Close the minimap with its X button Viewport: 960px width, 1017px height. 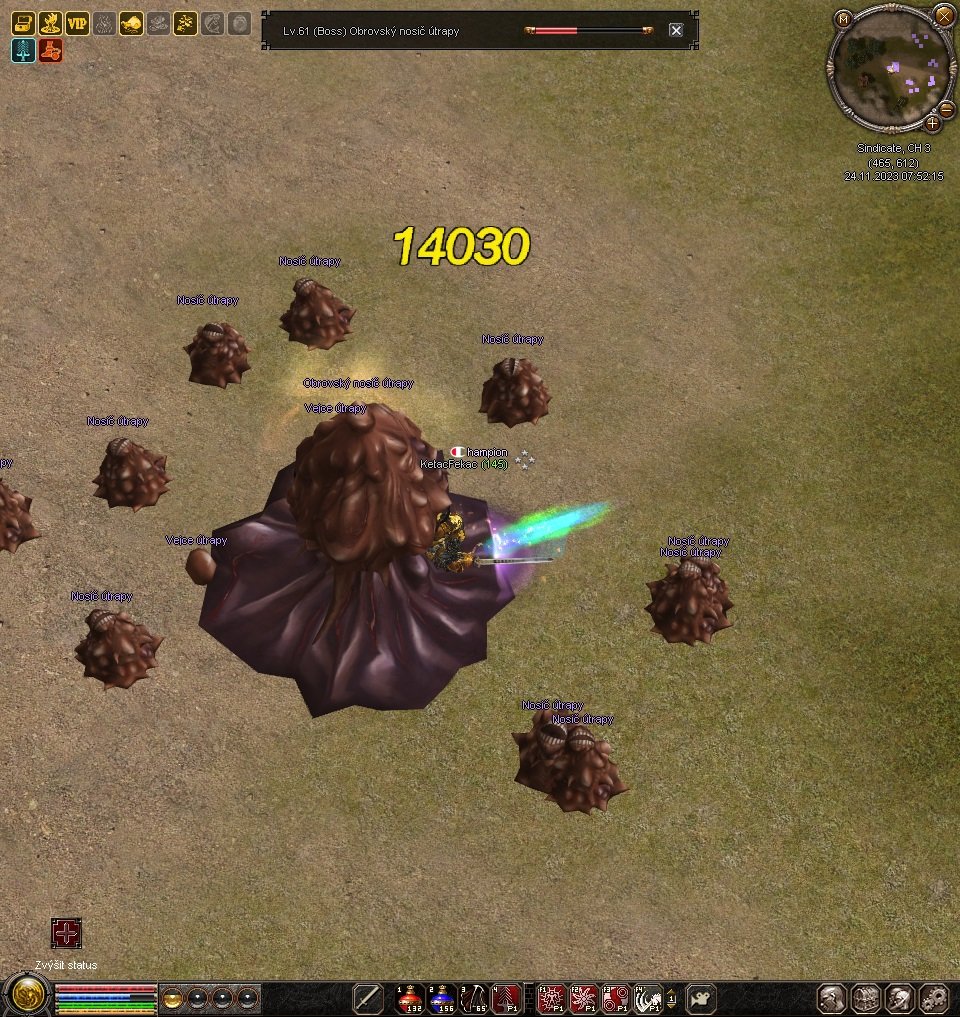943,14
